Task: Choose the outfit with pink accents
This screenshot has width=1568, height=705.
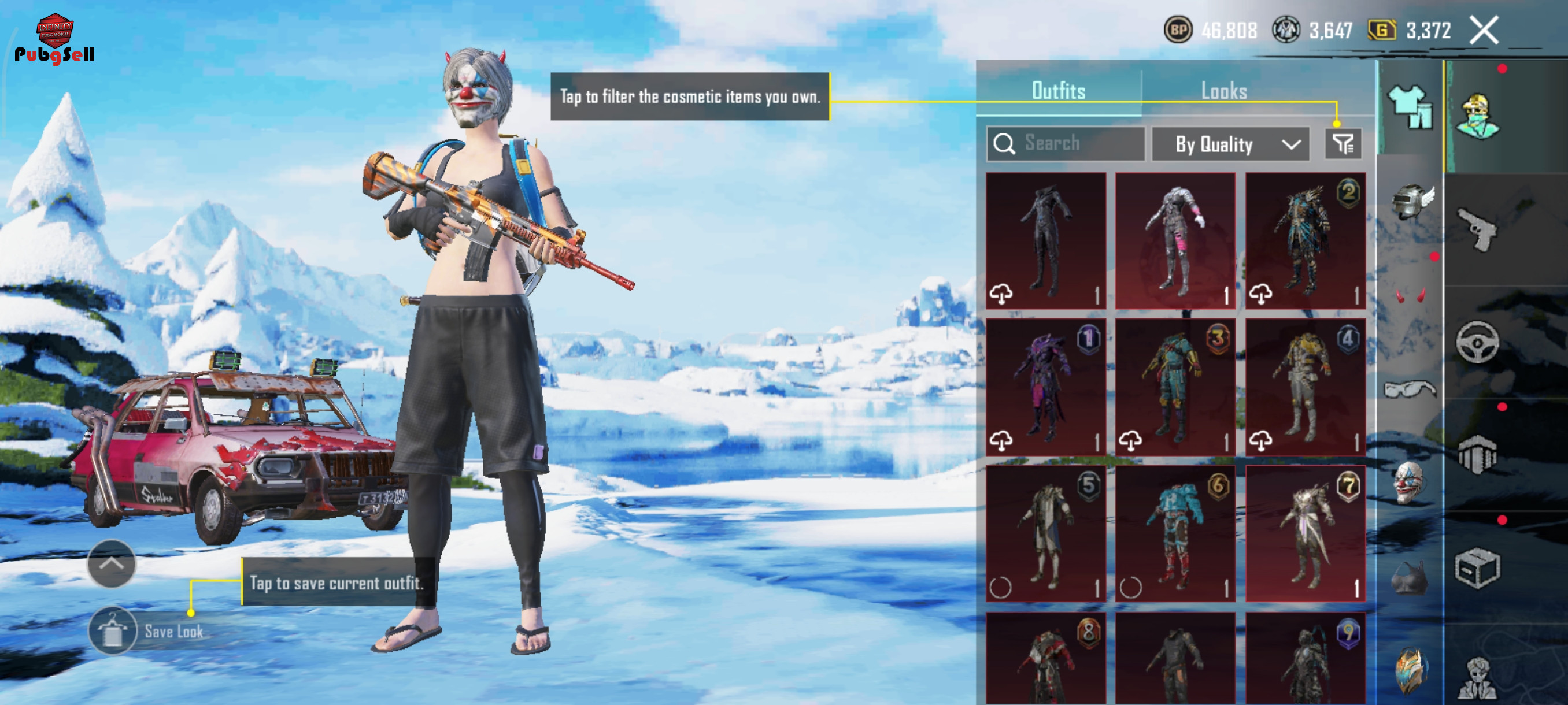Action: (1175, 240)
